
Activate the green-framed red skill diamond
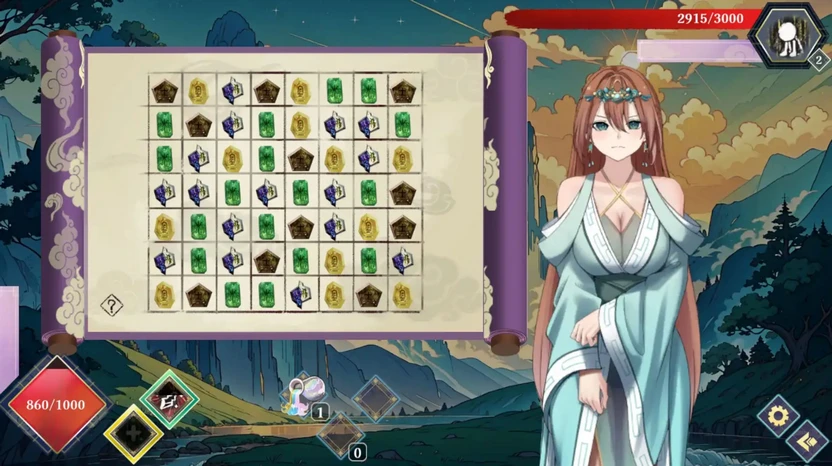tap(169, 399)
